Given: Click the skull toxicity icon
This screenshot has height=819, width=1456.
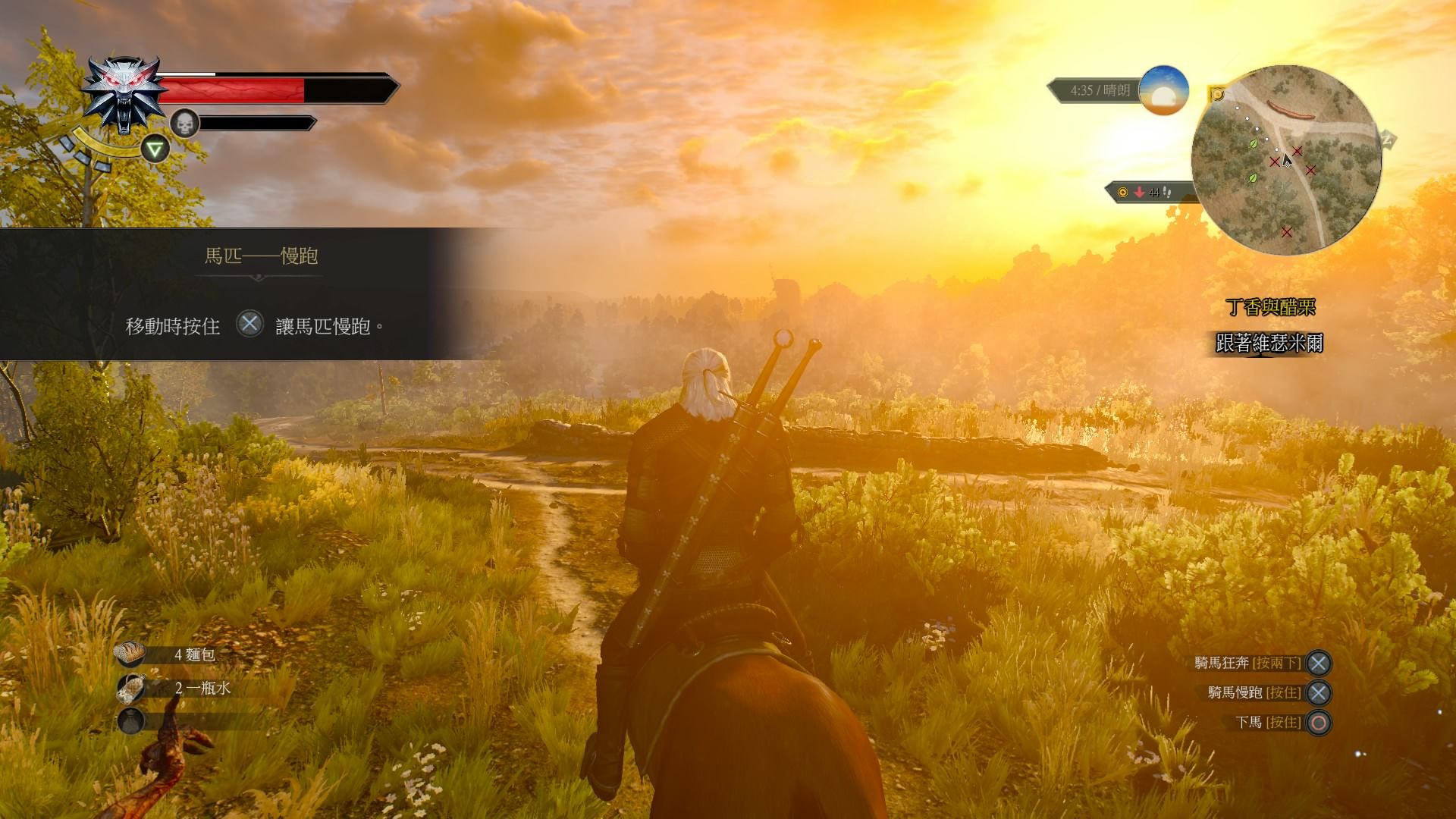Looking at the screenshot, I should 184,123.
